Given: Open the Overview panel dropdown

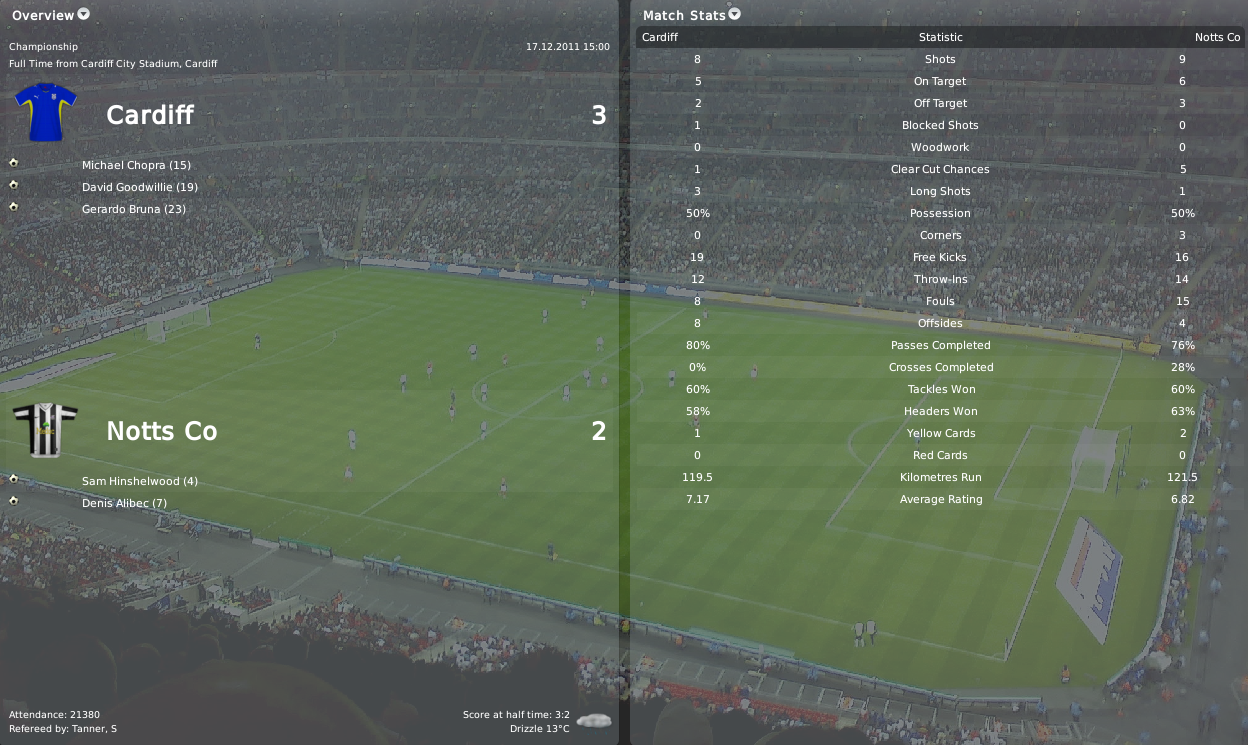Looking at the screenshot, I should coord(83,14).
